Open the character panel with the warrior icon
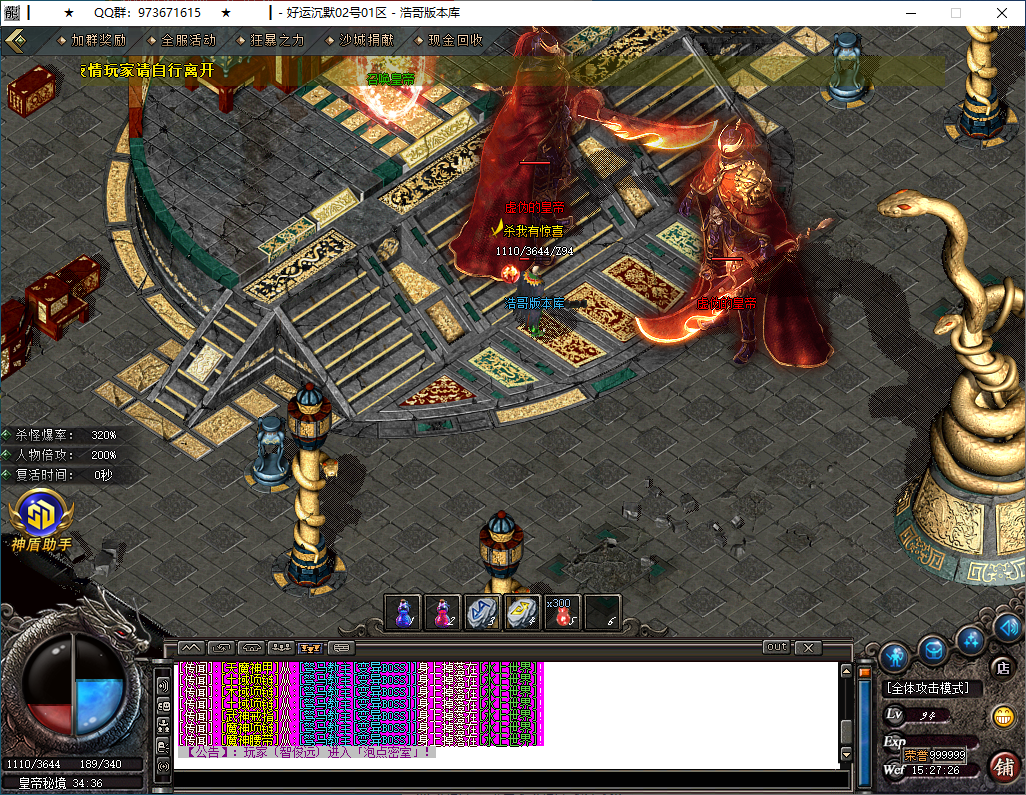The width and height of the screenshot is (1026, 795). click(894, 657)
